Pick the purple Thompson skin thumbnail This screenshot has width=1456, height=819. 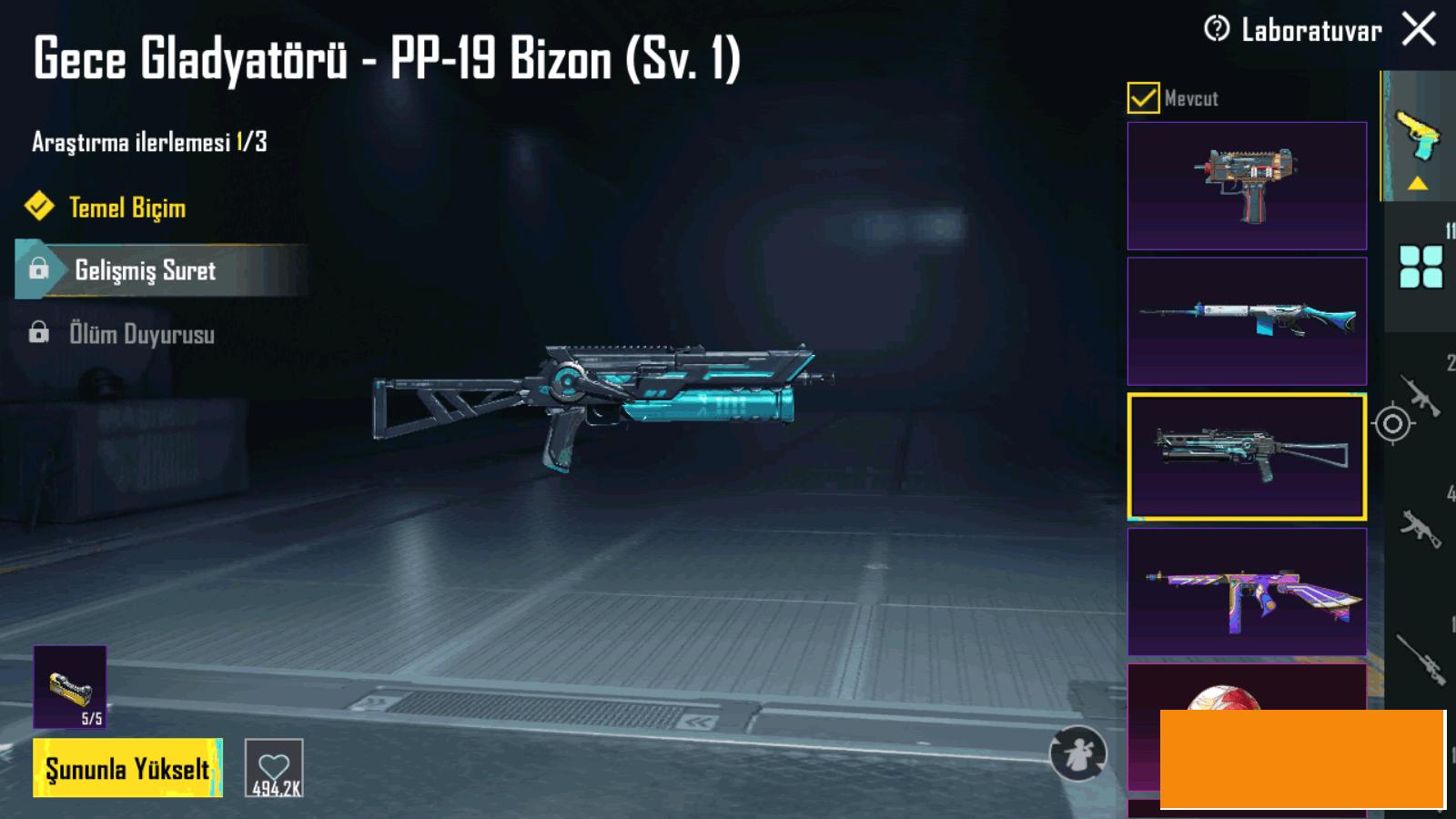(x=1247, y=591)
